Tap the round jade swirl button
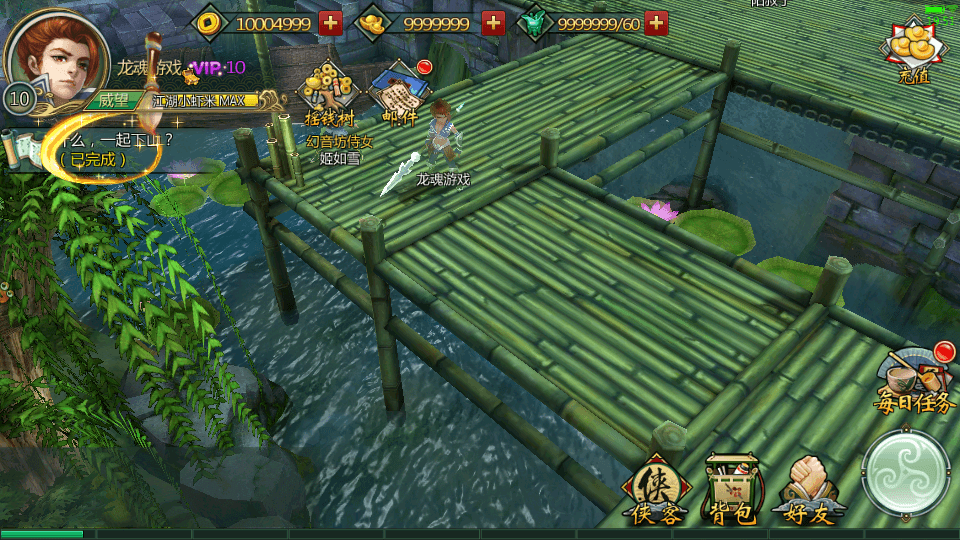This screenshot has width=960, height=540. pos(906,474)
